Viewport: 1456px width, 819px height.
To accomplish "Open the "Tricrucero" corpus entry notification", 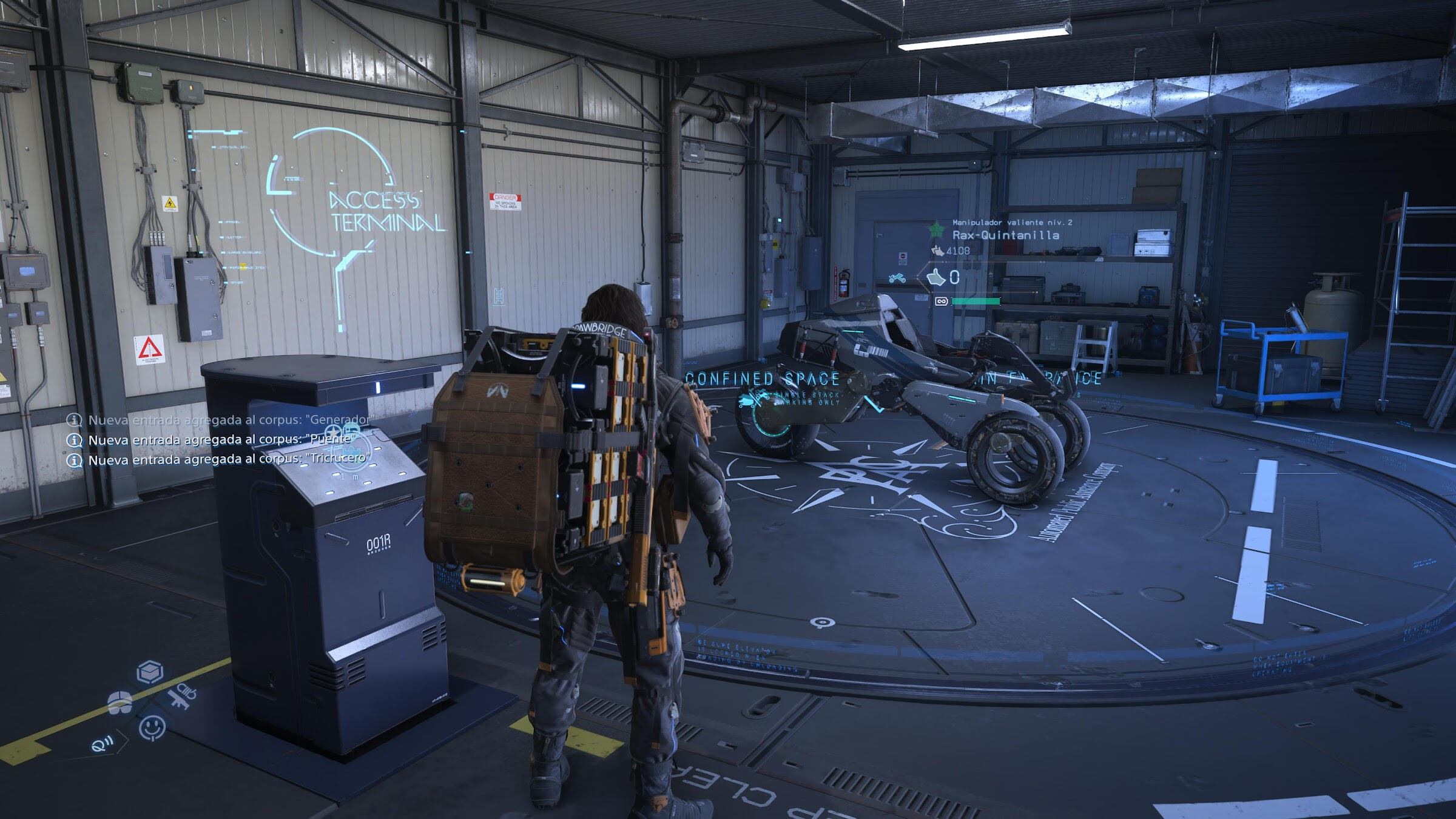I will 229,459.
